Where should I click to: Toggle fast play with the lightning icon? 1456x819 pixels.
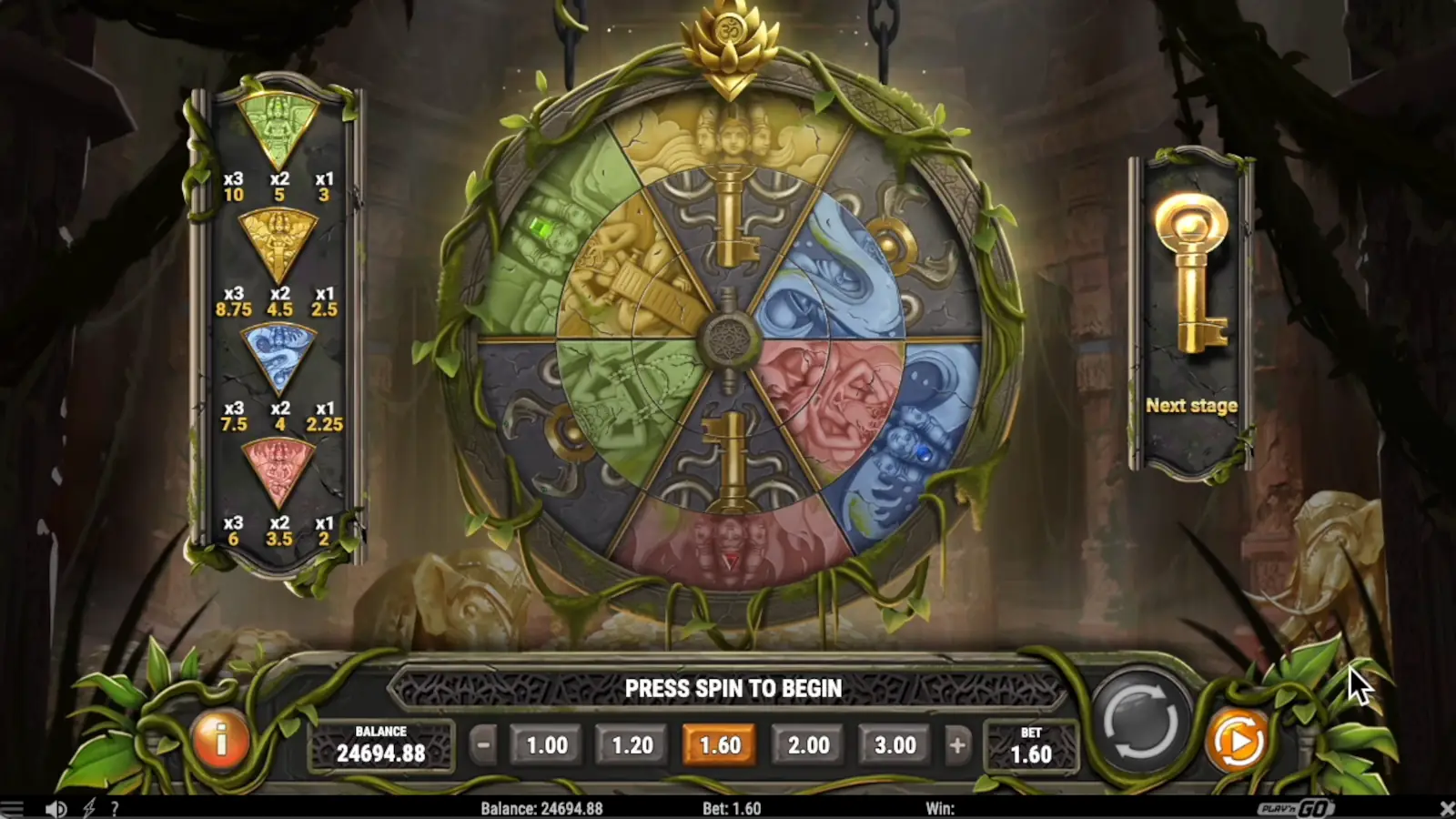coord(87,808)
